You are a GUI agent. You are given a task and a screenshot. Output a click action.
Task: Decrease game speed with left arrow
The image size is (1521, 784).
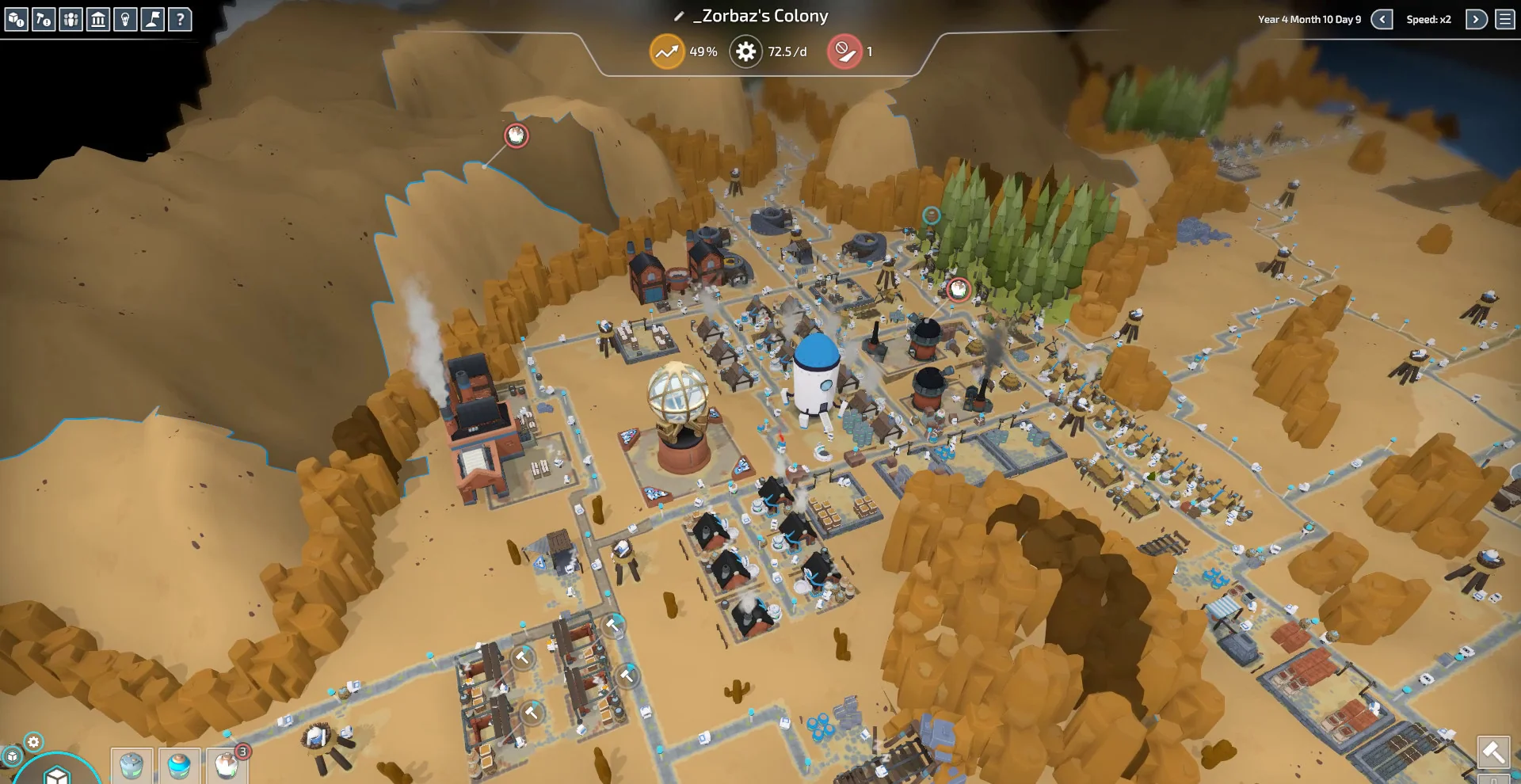pyautogui.click(x=1382, y=20)
